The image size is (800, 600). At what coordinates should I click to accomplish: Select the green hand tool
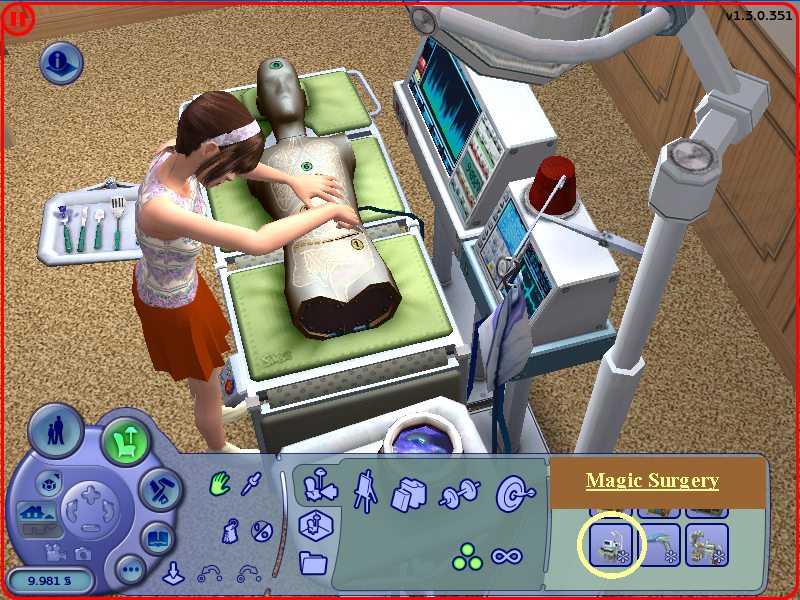click(x=220, y=485)
